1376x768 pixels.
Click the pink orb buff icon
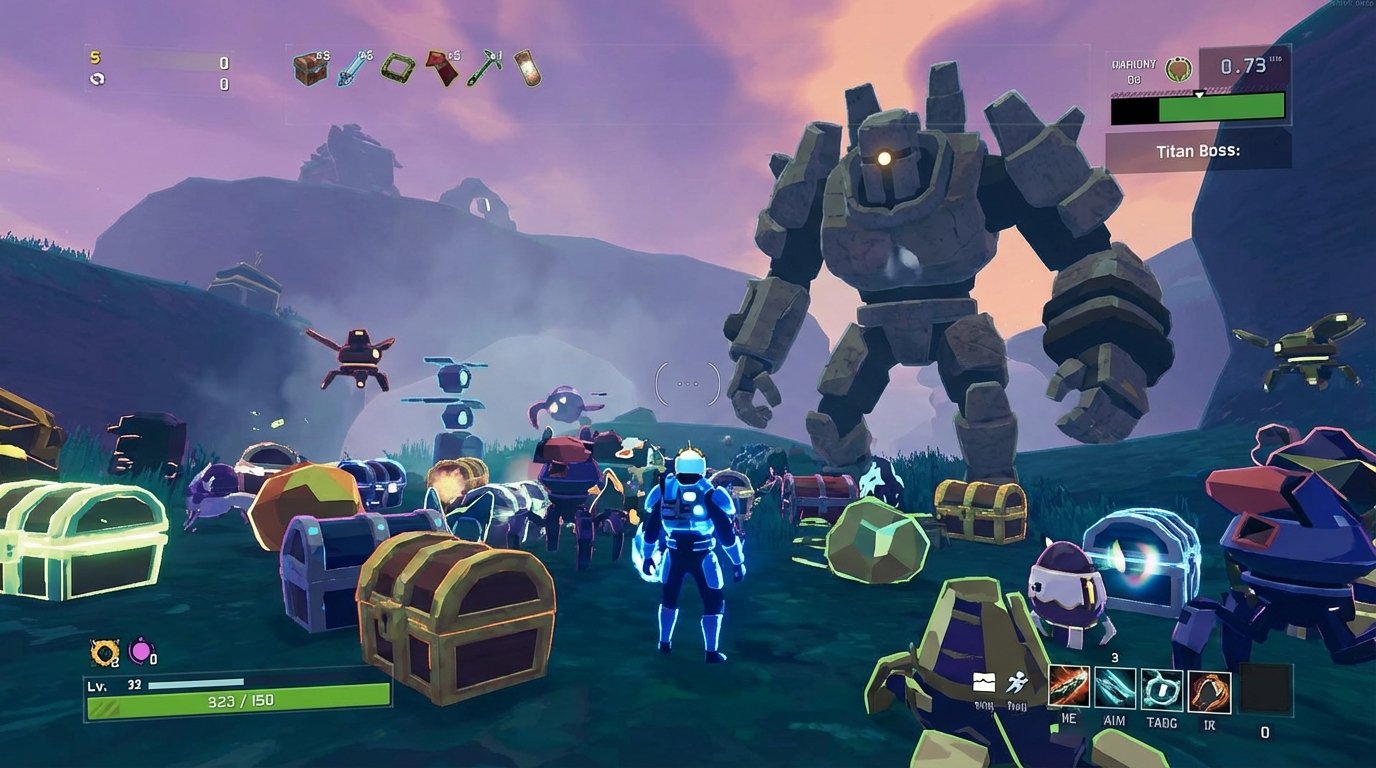point(141,653)
